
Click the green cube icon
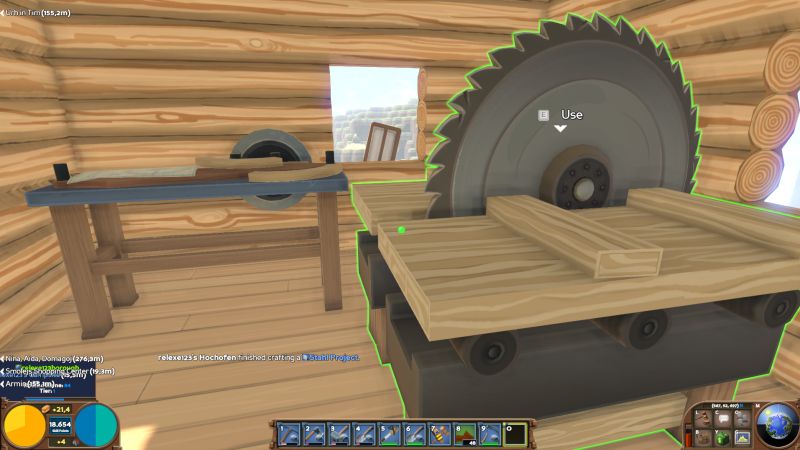[719, 438]
